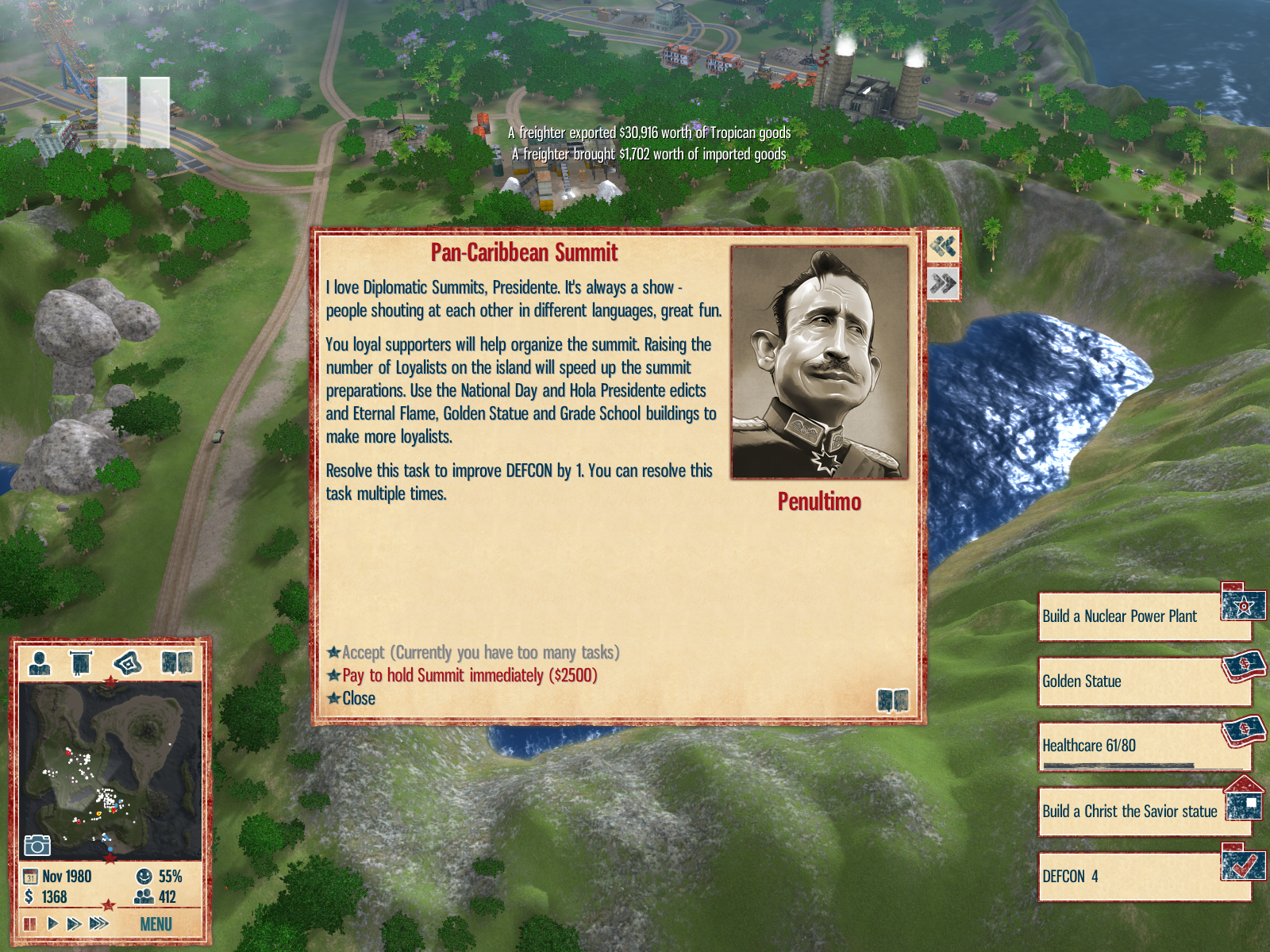Open the almanac book icon above the minimap
Viewport: 1270px width, 952px height.
(x=178, y=662)
